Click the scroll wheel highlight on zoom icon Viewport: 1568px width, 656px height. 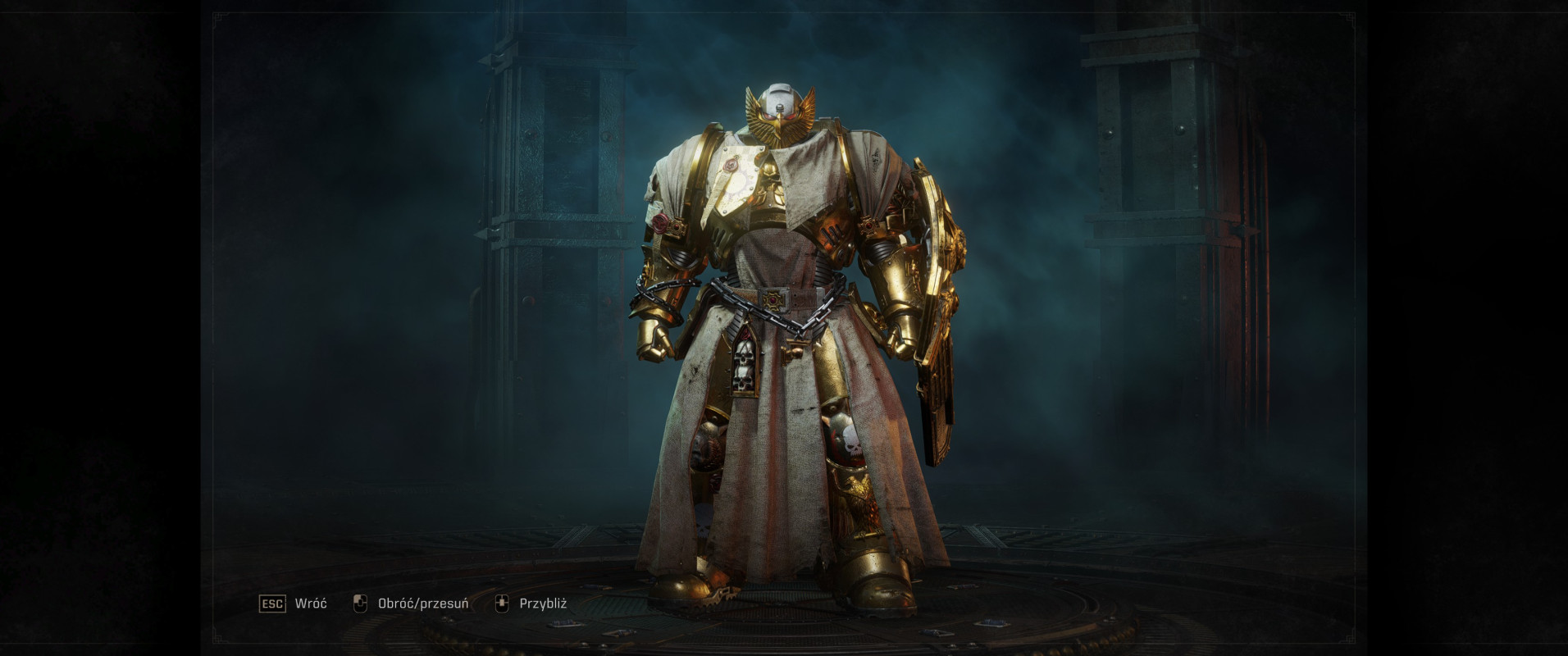click(502, 601)
